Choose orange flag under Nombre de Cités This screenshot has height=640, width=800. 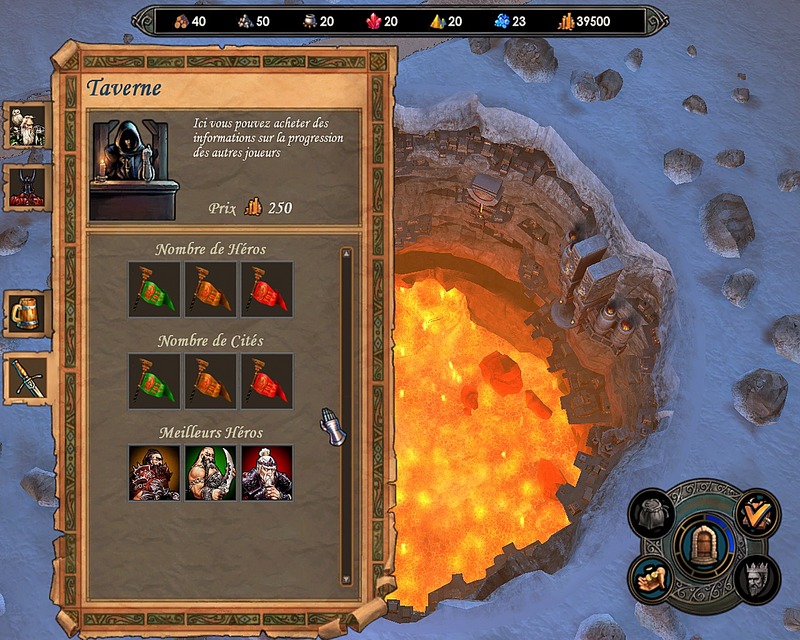210,381
